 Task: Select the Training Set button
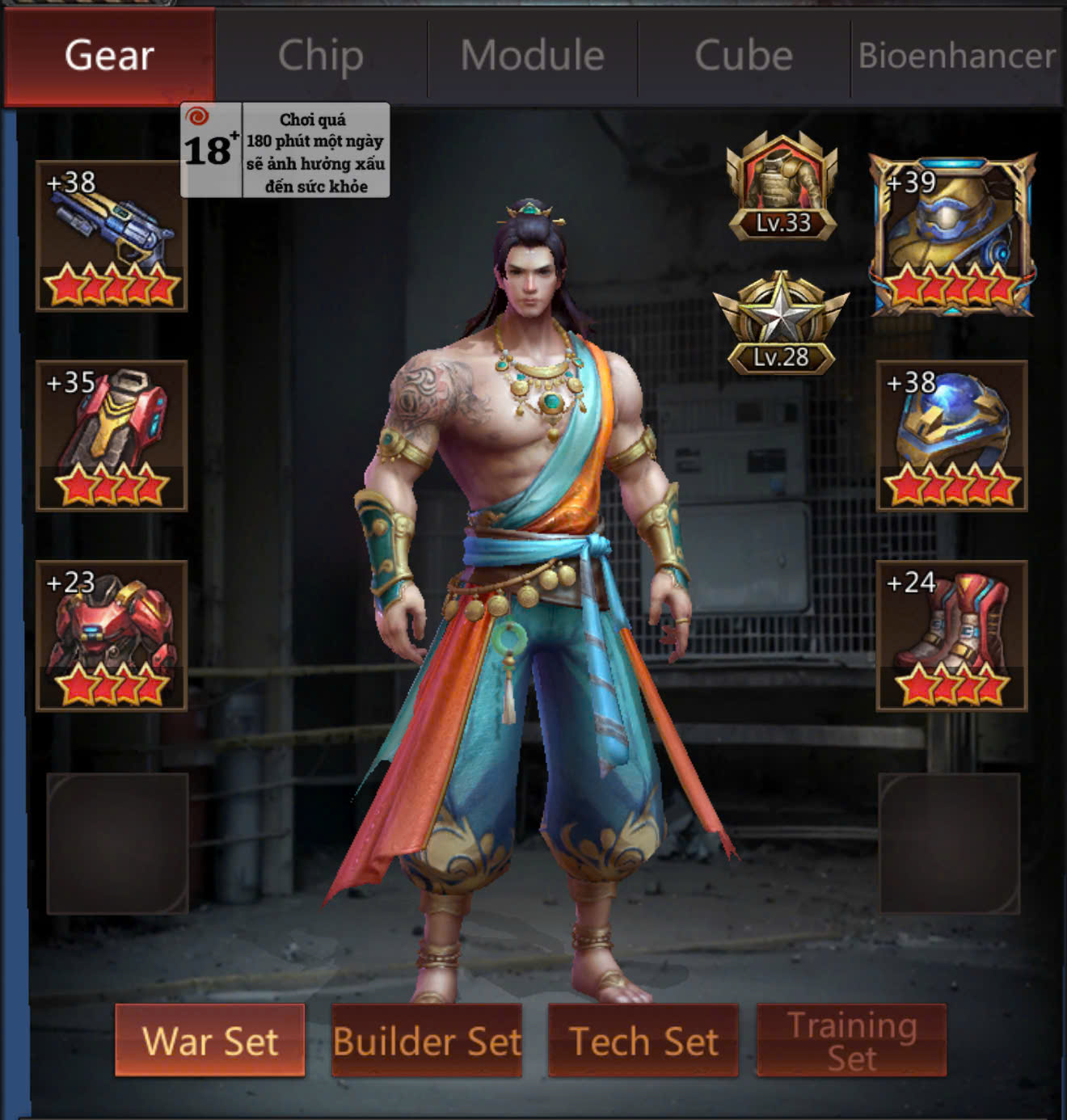pos(851,1040)
